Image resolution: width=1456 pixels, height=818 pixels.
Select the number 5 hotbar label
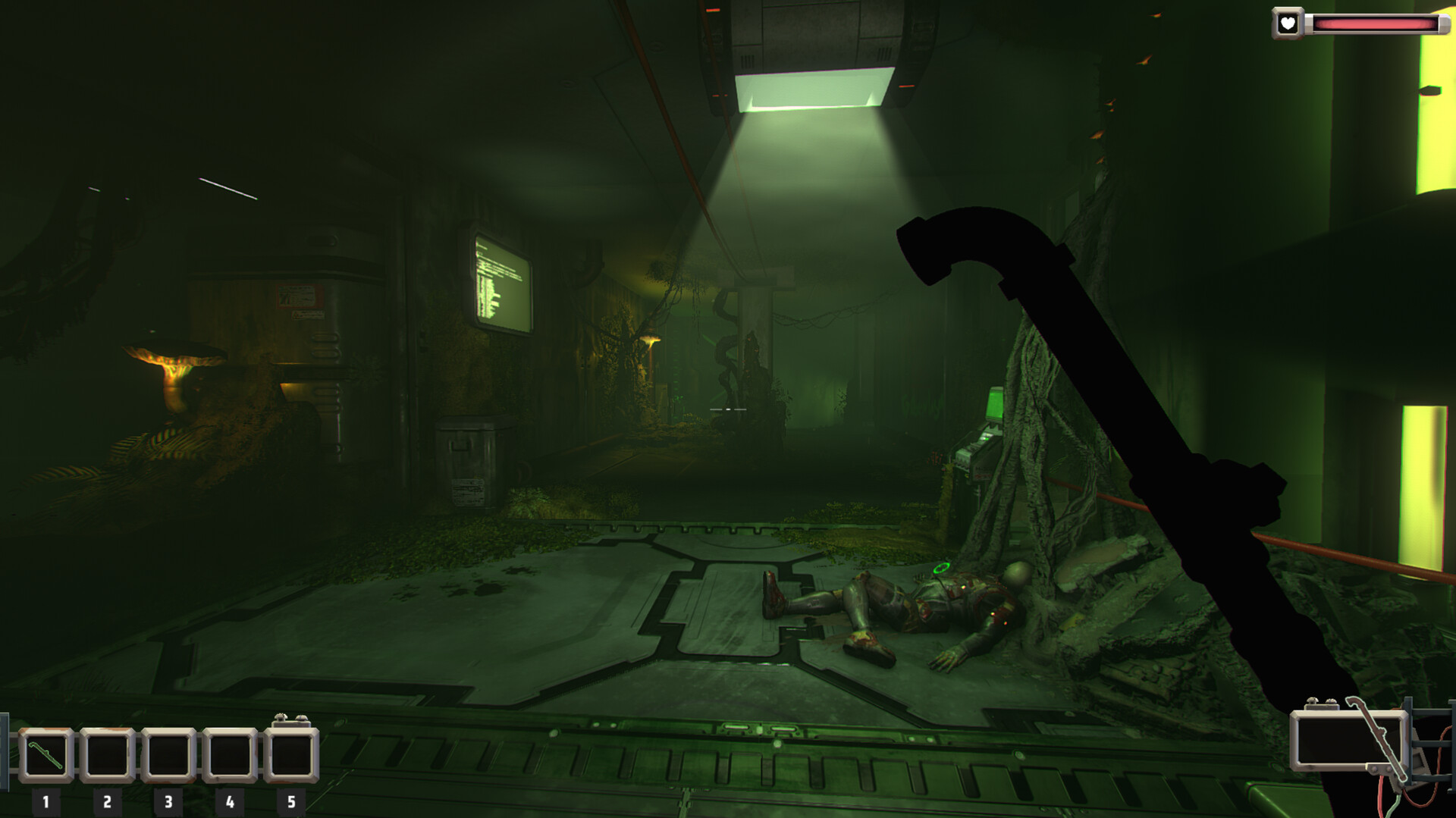point(290,800)
